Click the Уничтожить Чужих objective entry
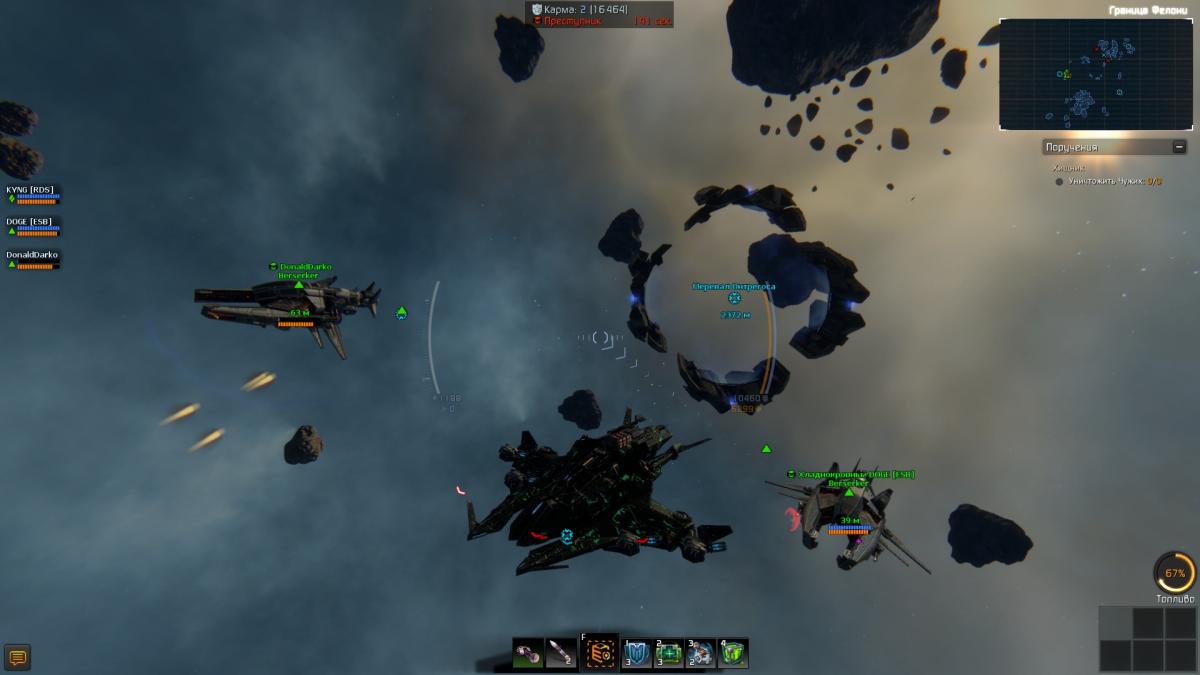 [x=1112, y=181]
